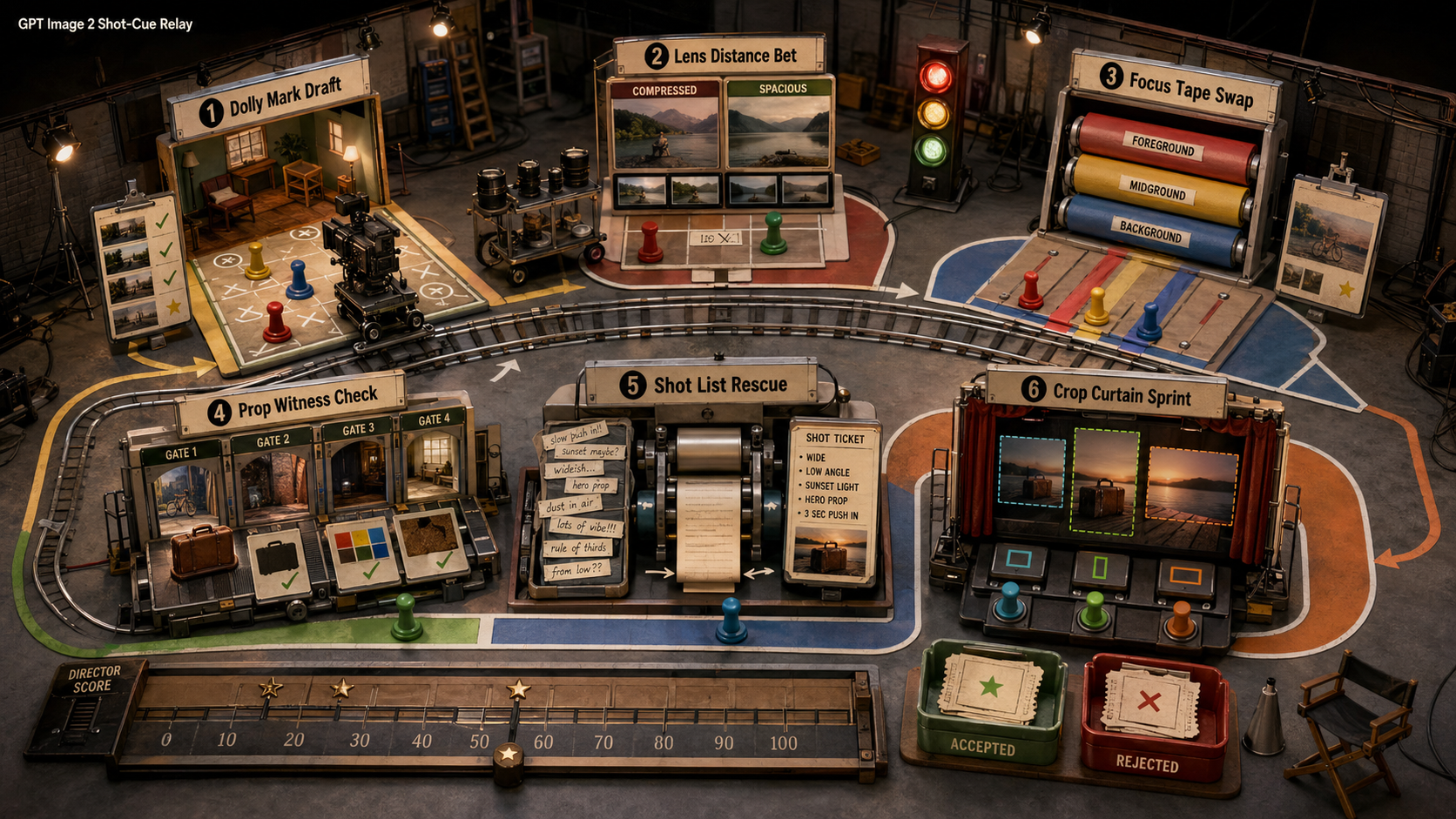The height and width of the screenshot is (819, 1456).
Task: Choose the Compressed lens photo
Action: click(664, 132)
